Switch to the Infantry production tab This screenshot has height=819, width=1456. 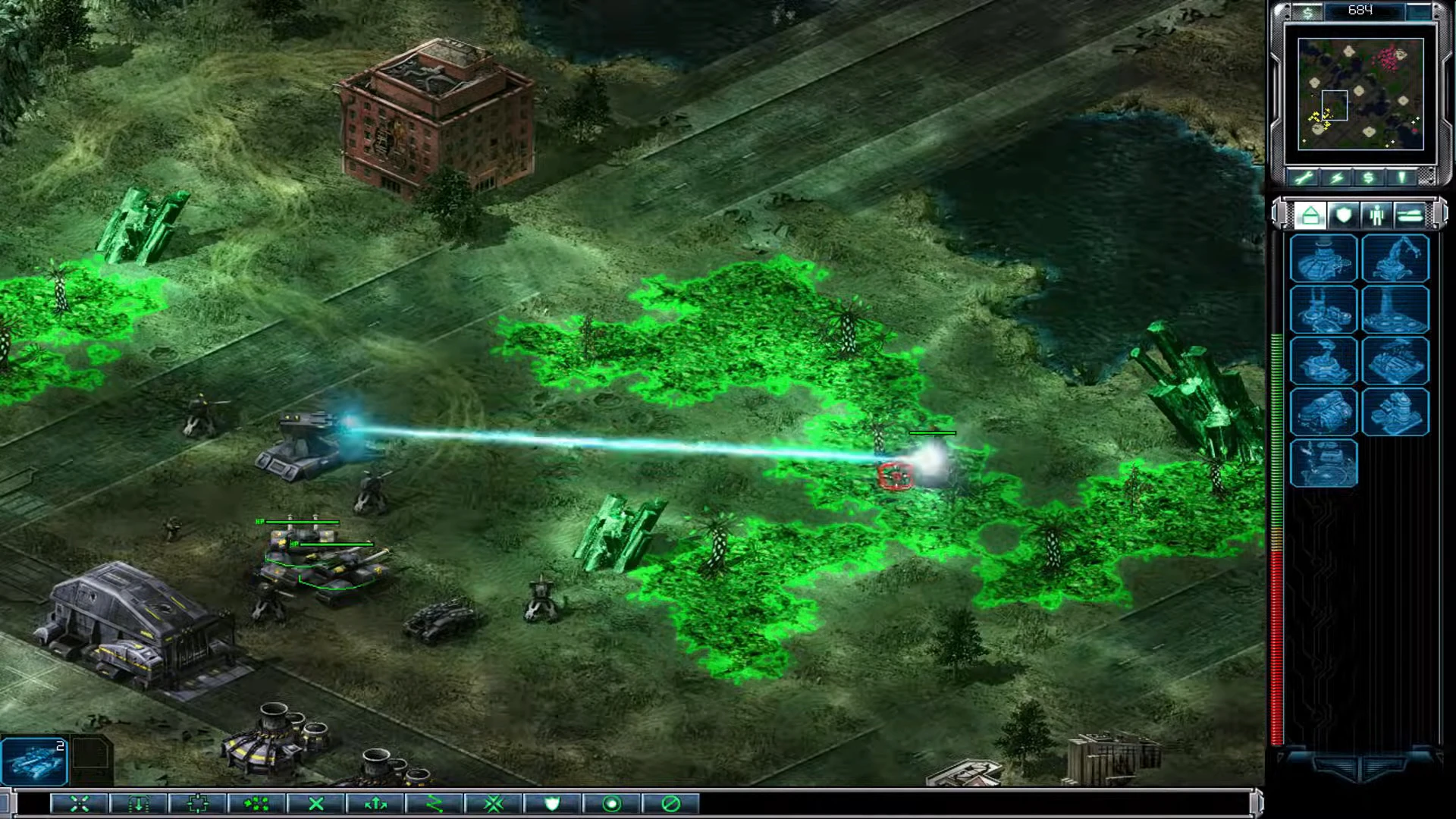[x=1376, y=216]
